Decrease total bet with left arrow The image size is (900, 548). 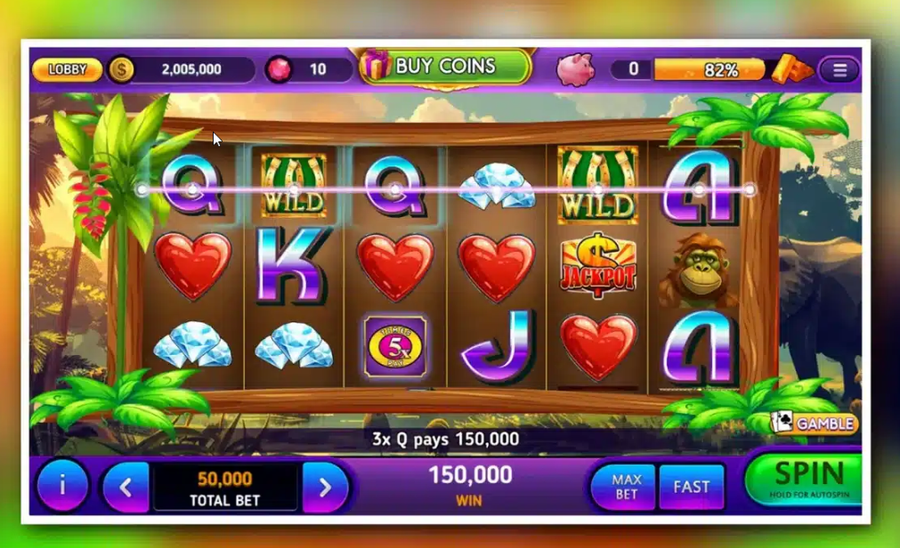click(x=126, y=488)
